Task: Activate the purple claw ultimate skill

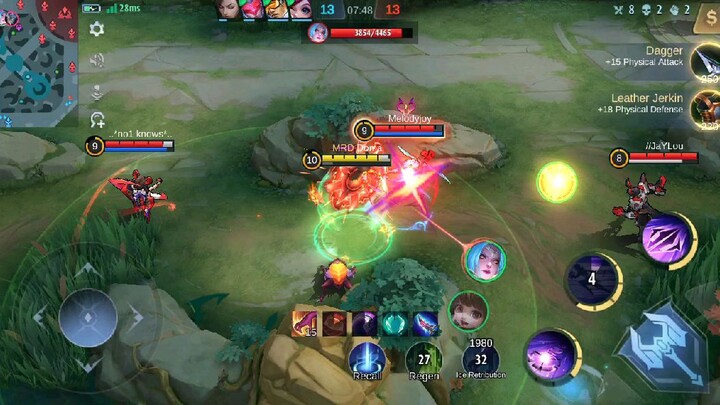Action: (x=666, y=238)
